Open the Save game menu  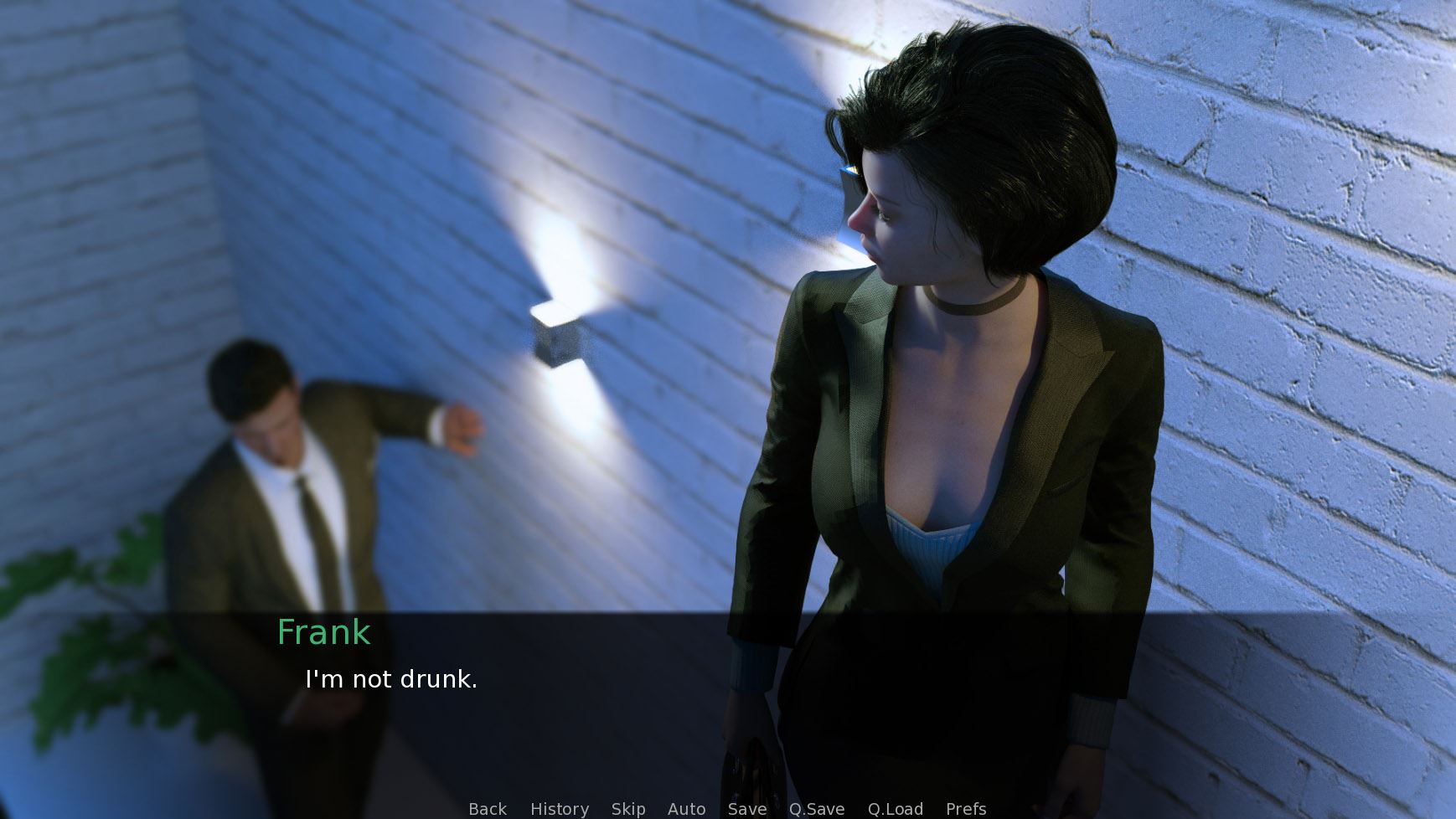pyautogui.click(x=746, y=809)
